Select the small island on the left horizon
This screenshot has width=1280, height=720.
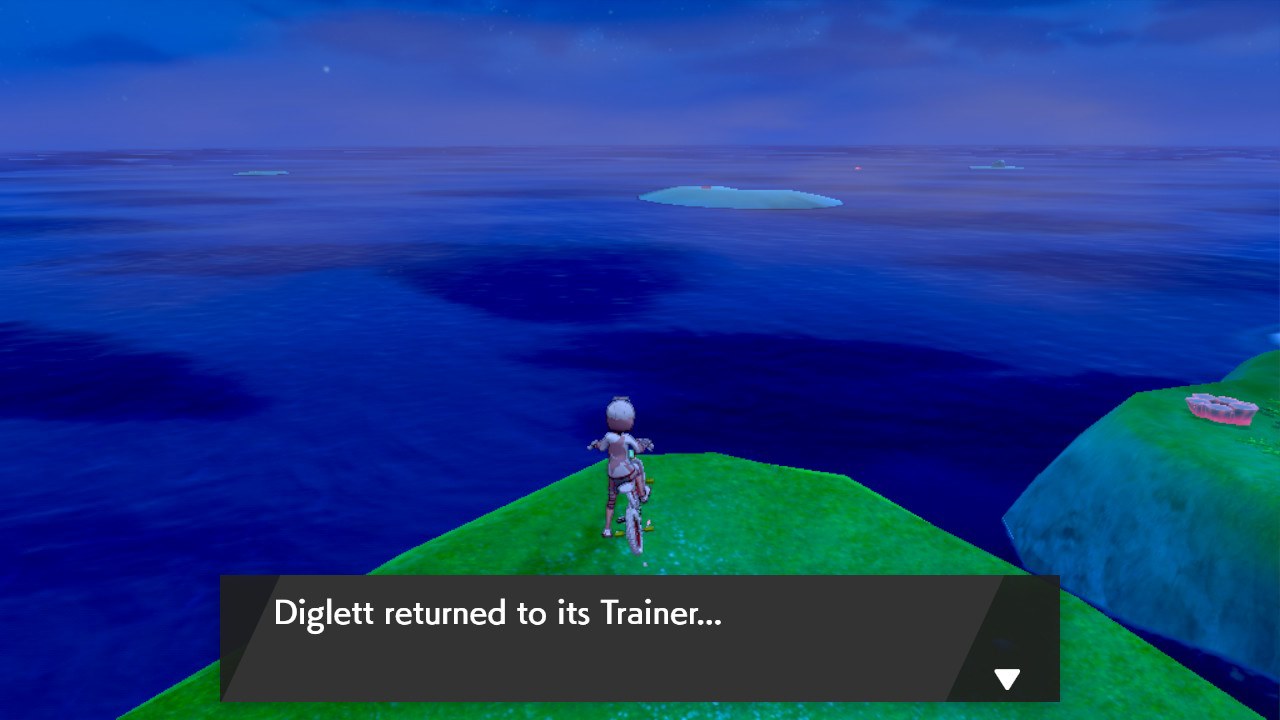[260, 175]
